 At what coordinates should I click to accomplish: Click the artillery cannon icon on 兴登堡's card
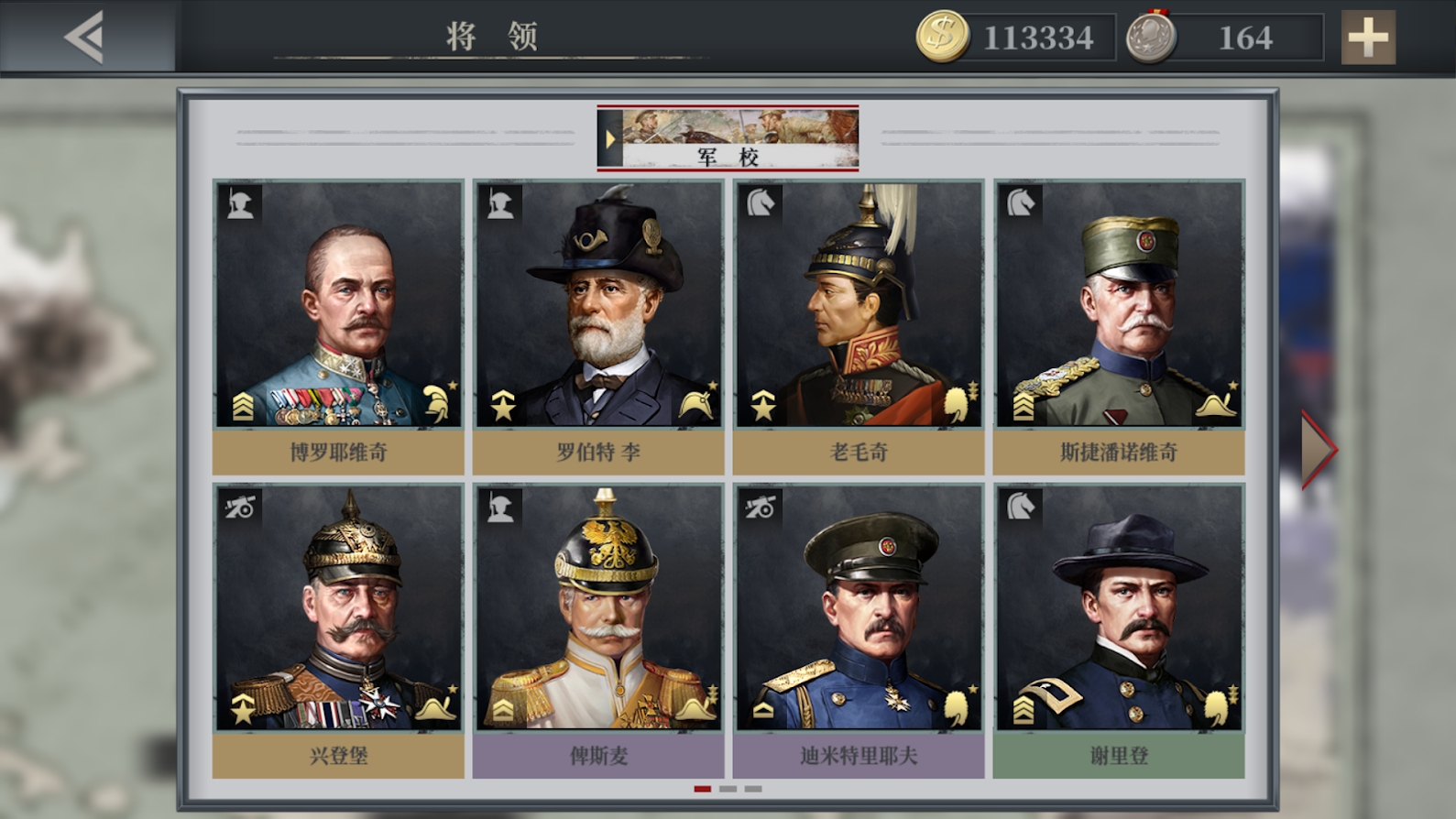click(x=239, y=508)
